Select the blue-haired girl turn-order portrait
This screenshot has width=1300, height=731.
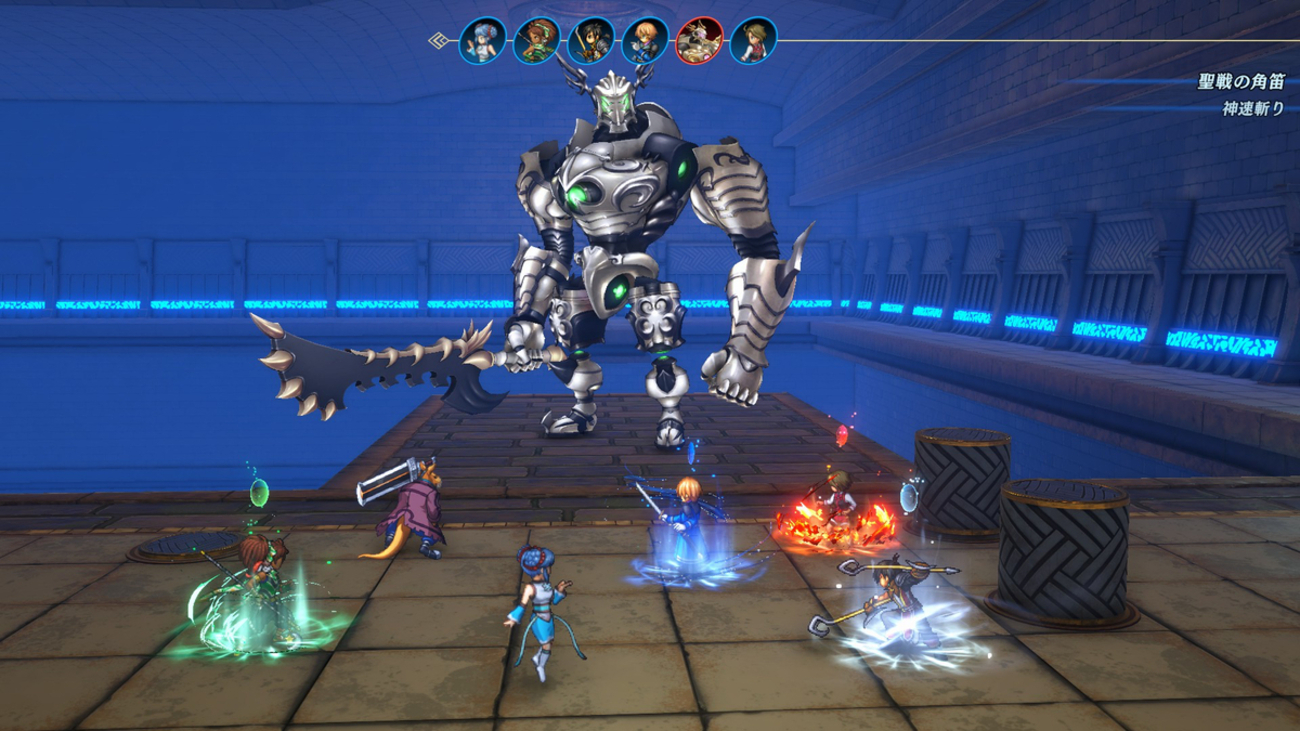(x=480, y=42)
